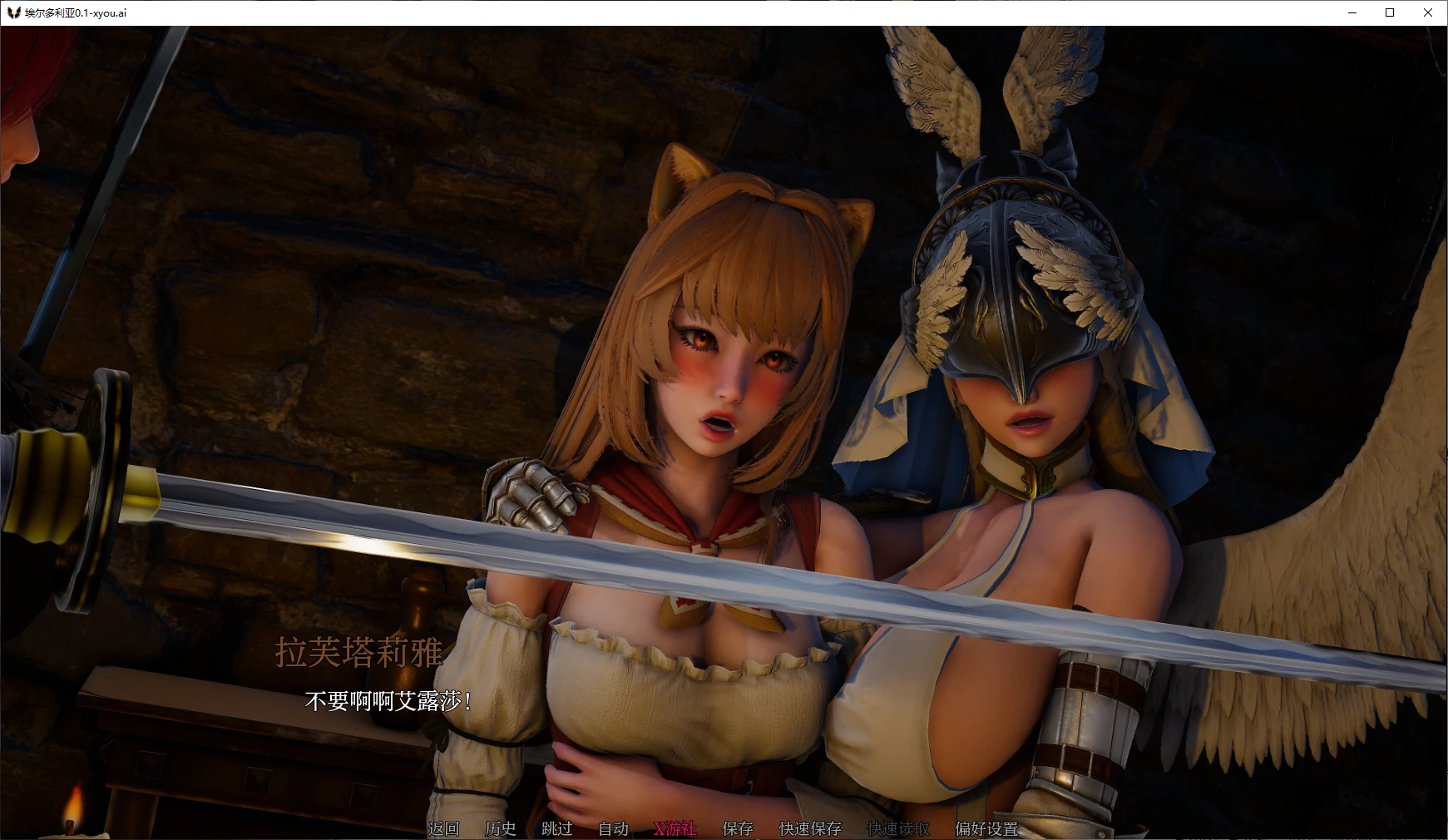Open the 历史 dialogue history log

(x=499, y=829)
